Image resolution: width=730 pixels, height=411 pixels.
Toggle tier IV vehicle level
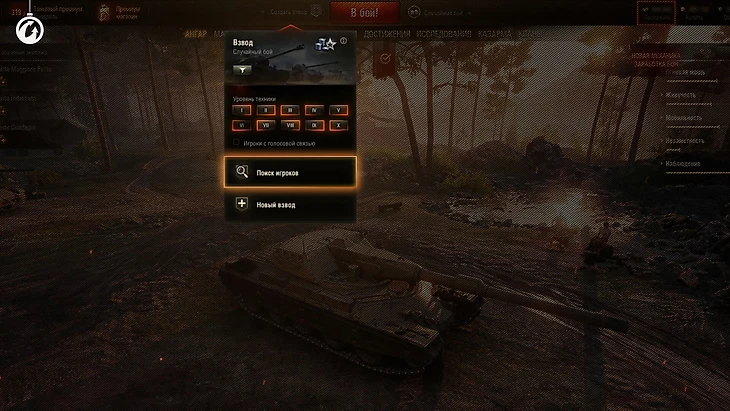click(314, 110)
